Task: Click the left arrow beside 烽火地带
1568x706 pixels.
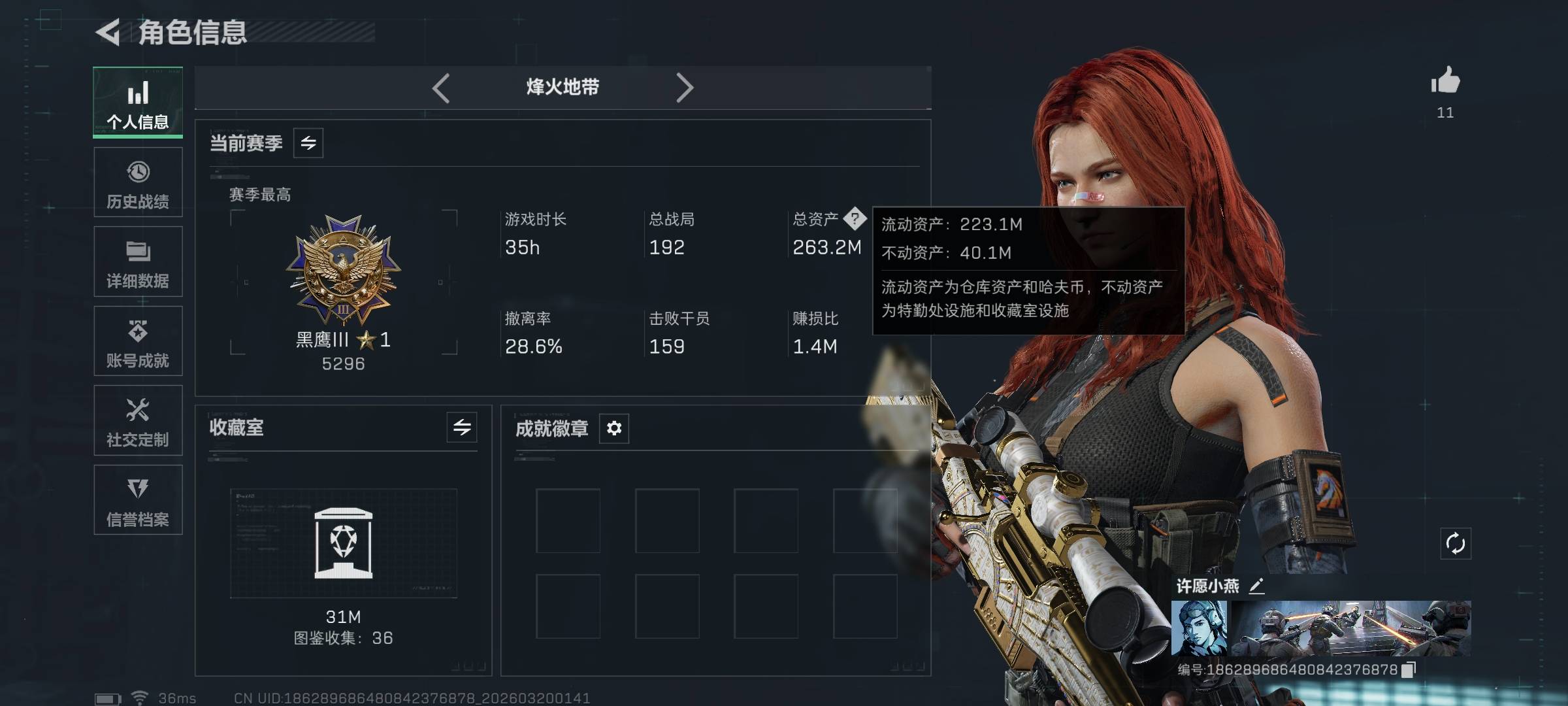Action: click(x=441, y=88)
